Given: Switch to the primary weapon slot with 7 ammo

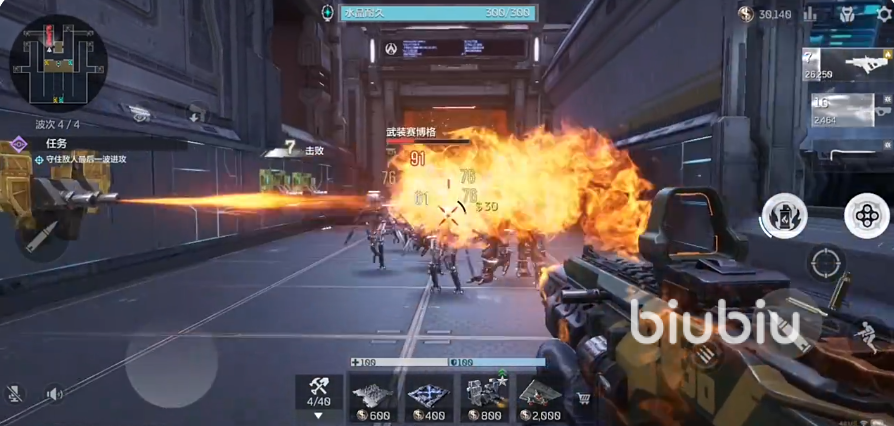Looking at the screenshot, I should (844, 65).
